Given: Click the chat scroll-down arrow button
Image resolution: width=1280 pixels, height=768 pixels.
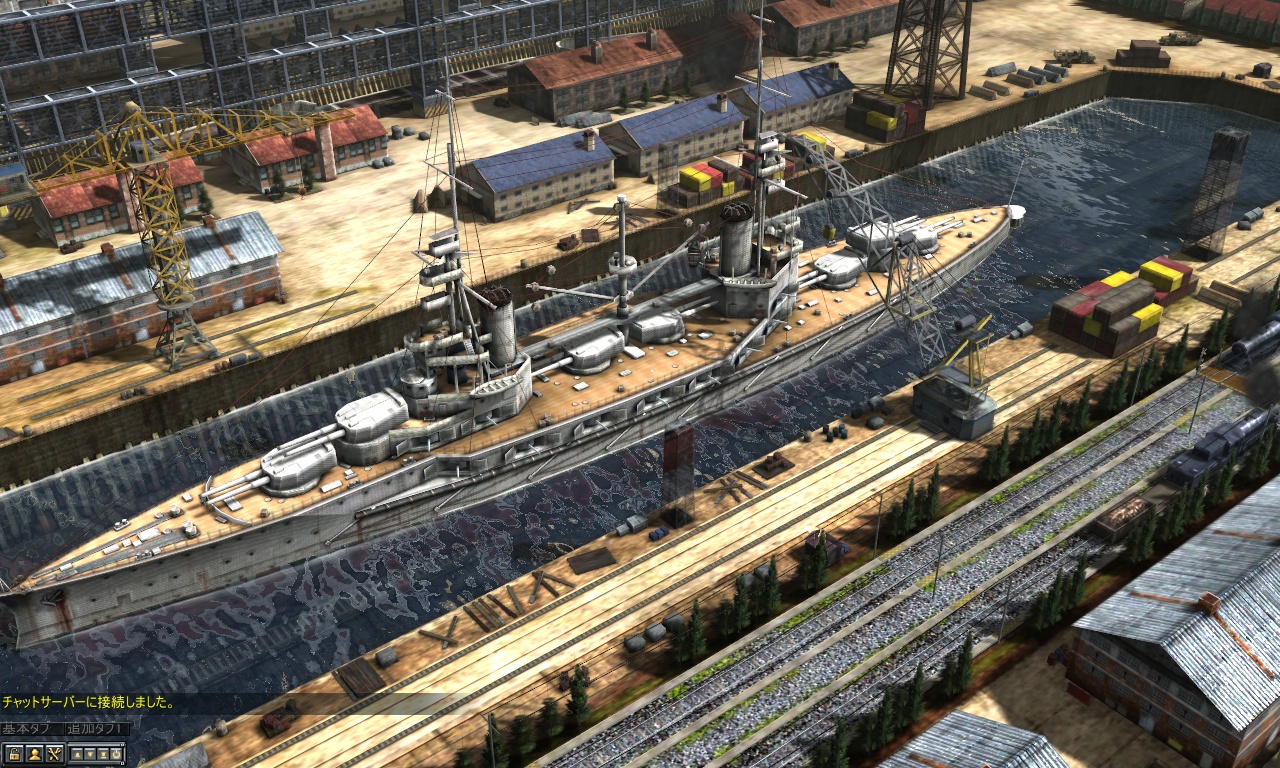Looking at the screenshot, I should [90, 754].
